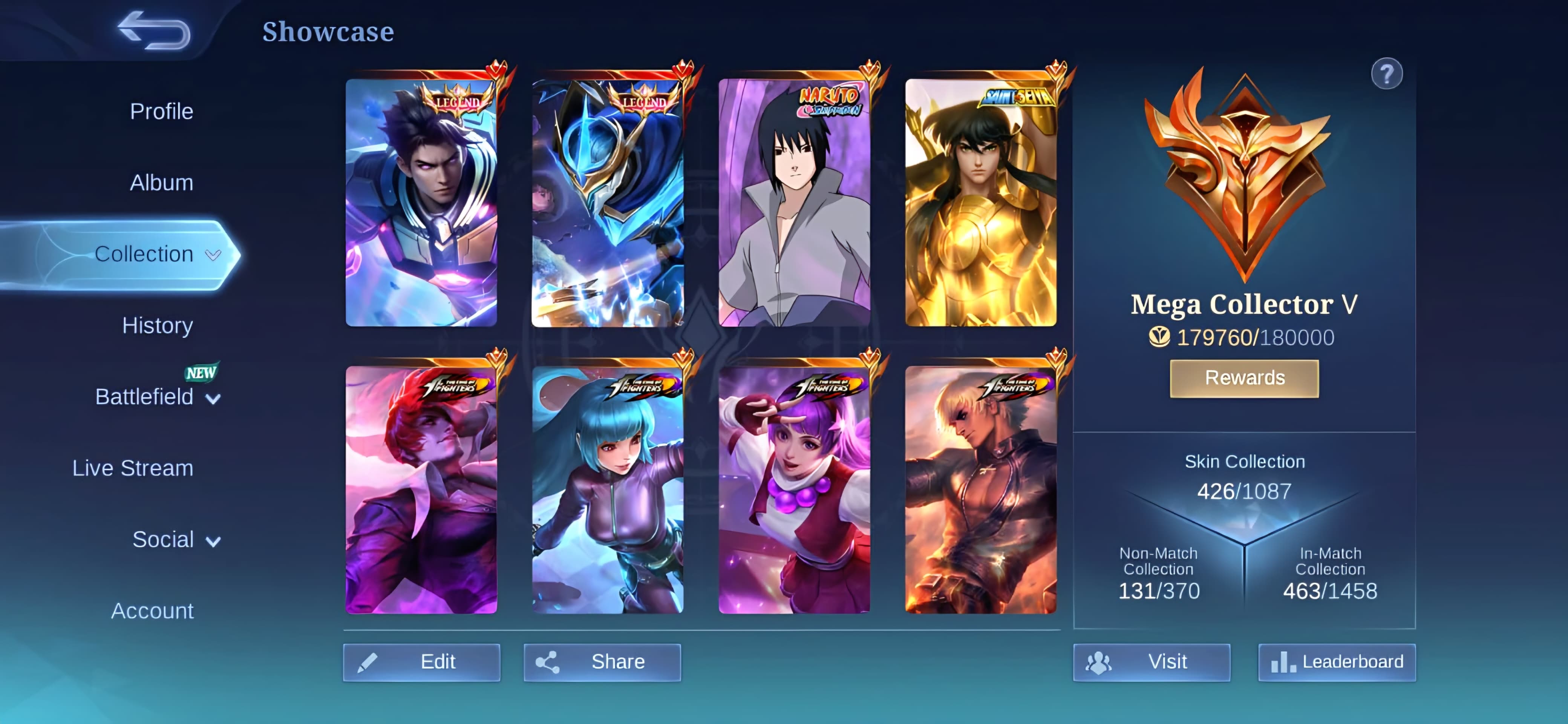Switch to the Album tab
1568x724 pixels.
(x=161, y=183)
